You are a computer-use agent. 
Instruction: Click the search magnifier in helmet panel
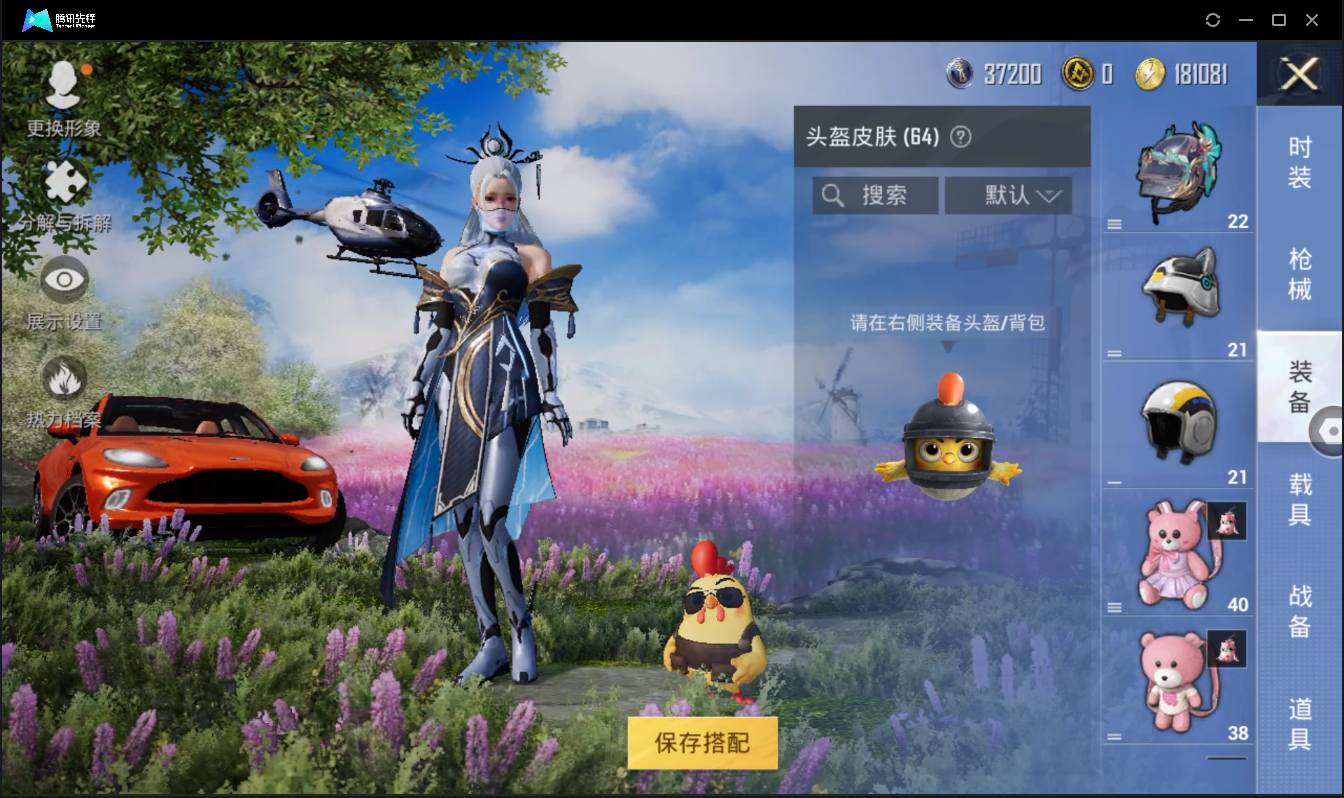pyautogui.click(x=833, y=195)
